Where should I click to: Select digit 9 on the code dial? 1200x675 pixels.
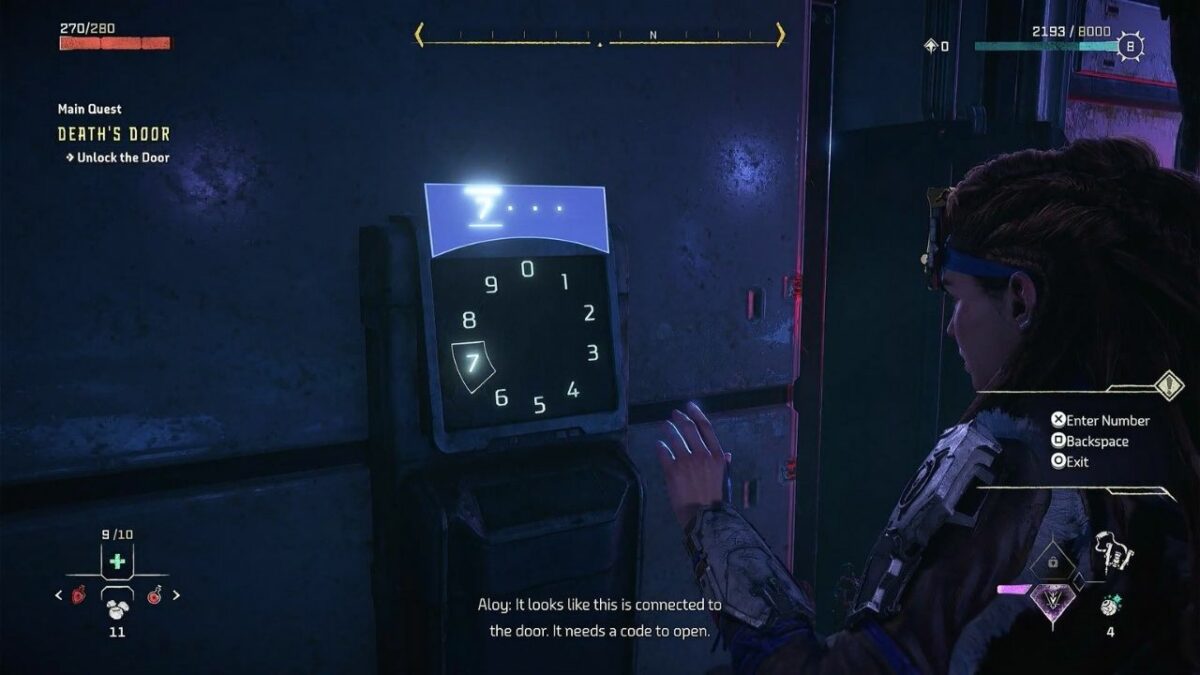[491, 285]
